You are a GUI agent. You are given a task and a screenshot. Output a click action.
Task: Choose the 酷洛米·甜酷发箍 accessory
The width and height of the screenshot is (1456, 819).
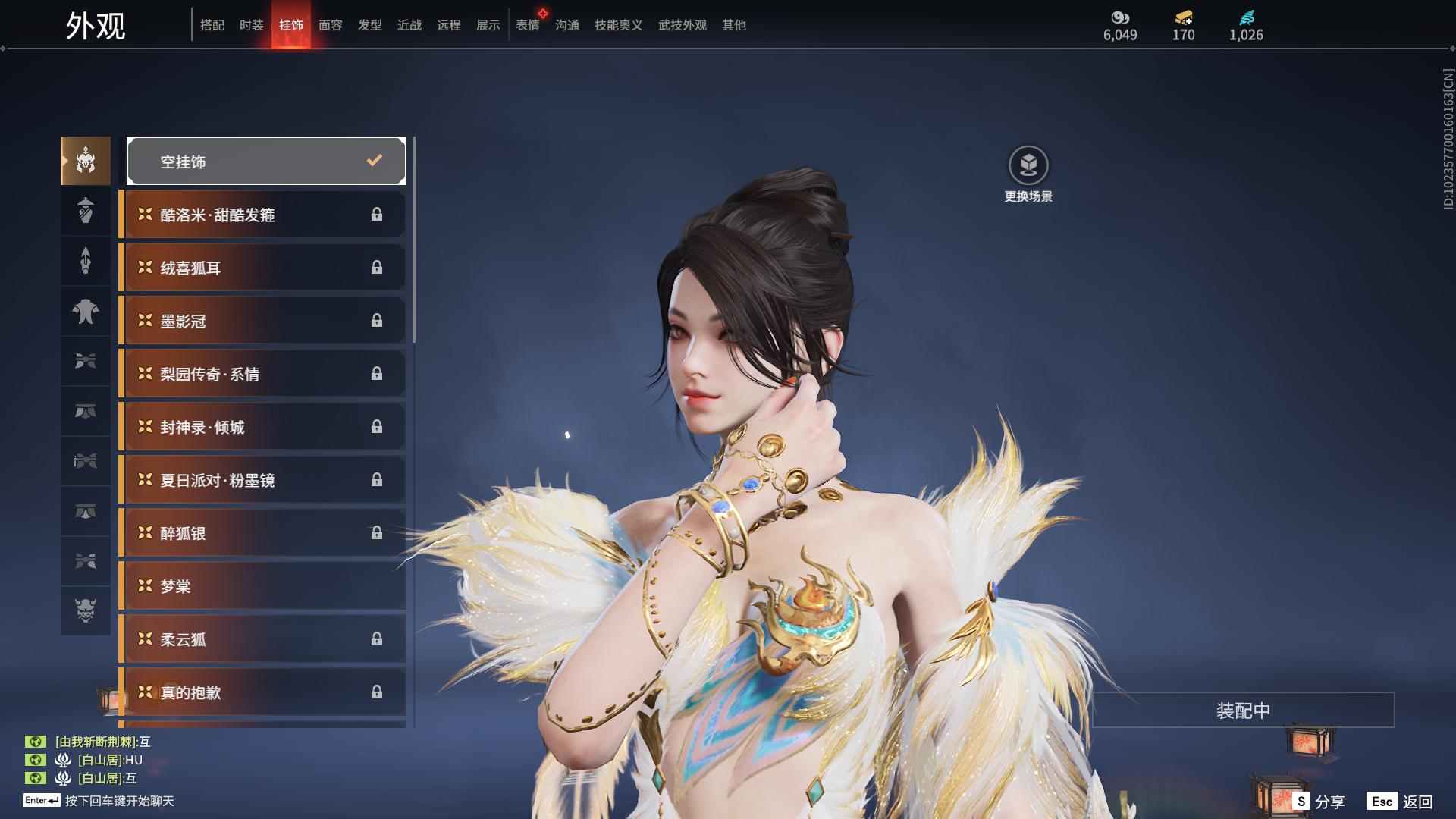pos(263,215)
